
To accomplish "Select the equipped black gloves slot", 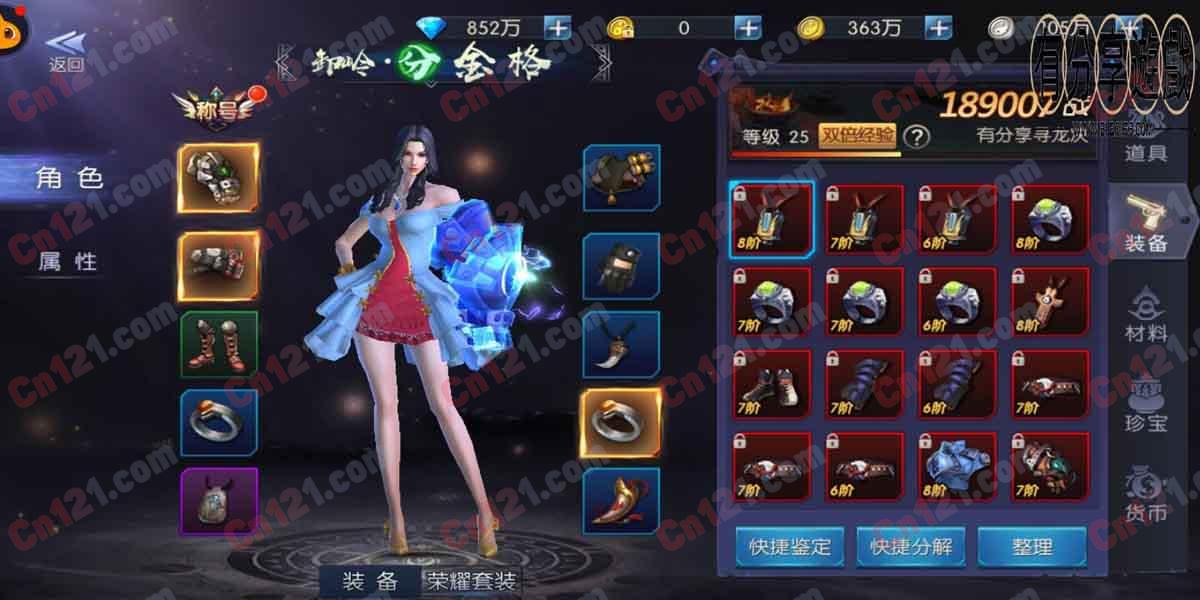I will point(621,266).
